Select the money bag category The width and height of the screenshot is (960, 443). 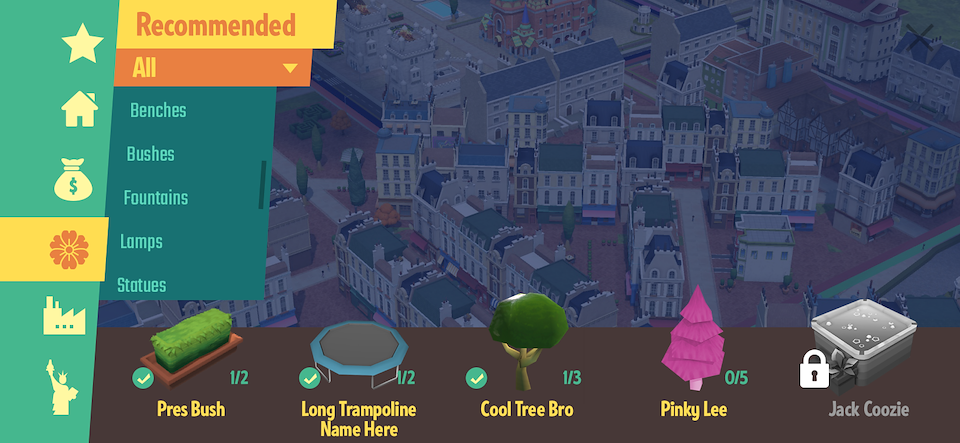click(72, 179)
